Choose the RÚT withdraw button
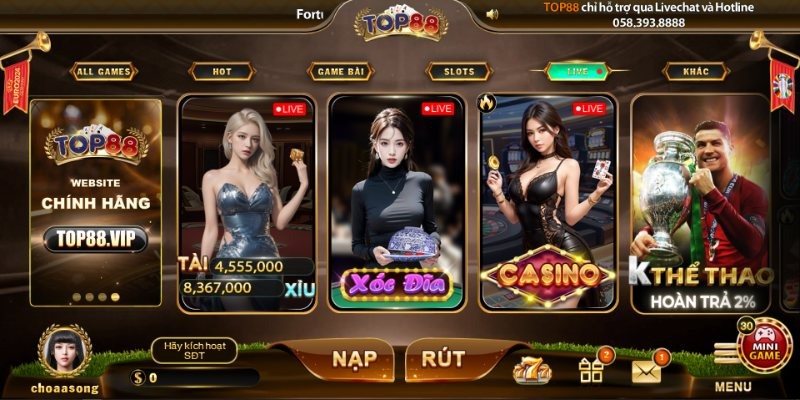This screenshot has height=400, width=800. coord(442,359)
